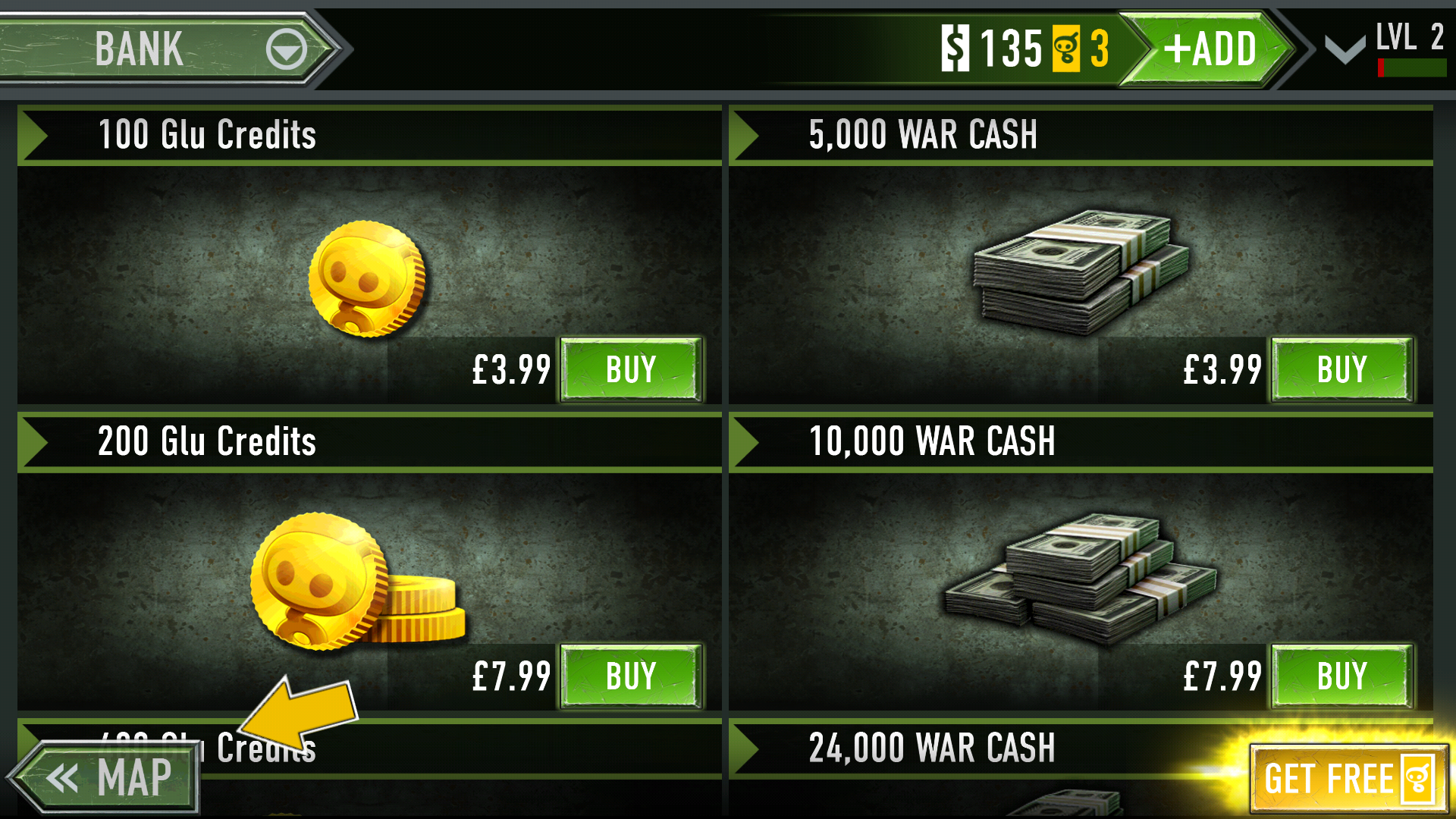This screenshot has height=819, width=1456.
Task: Buy 100 Glu Credits for £3.99
Action: pyautogui.click(x=631, y=370)
